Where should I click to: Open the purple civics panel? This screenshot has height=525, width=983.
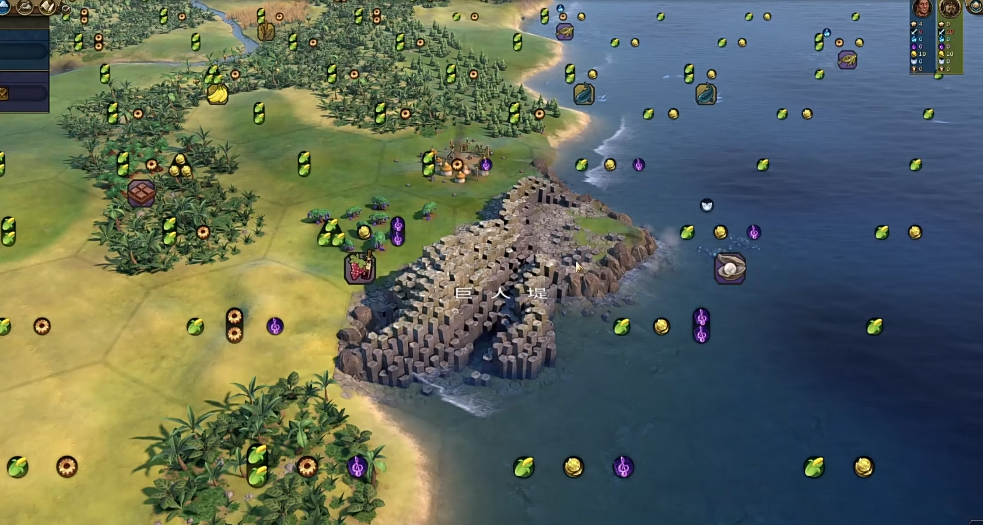[24, 94]
